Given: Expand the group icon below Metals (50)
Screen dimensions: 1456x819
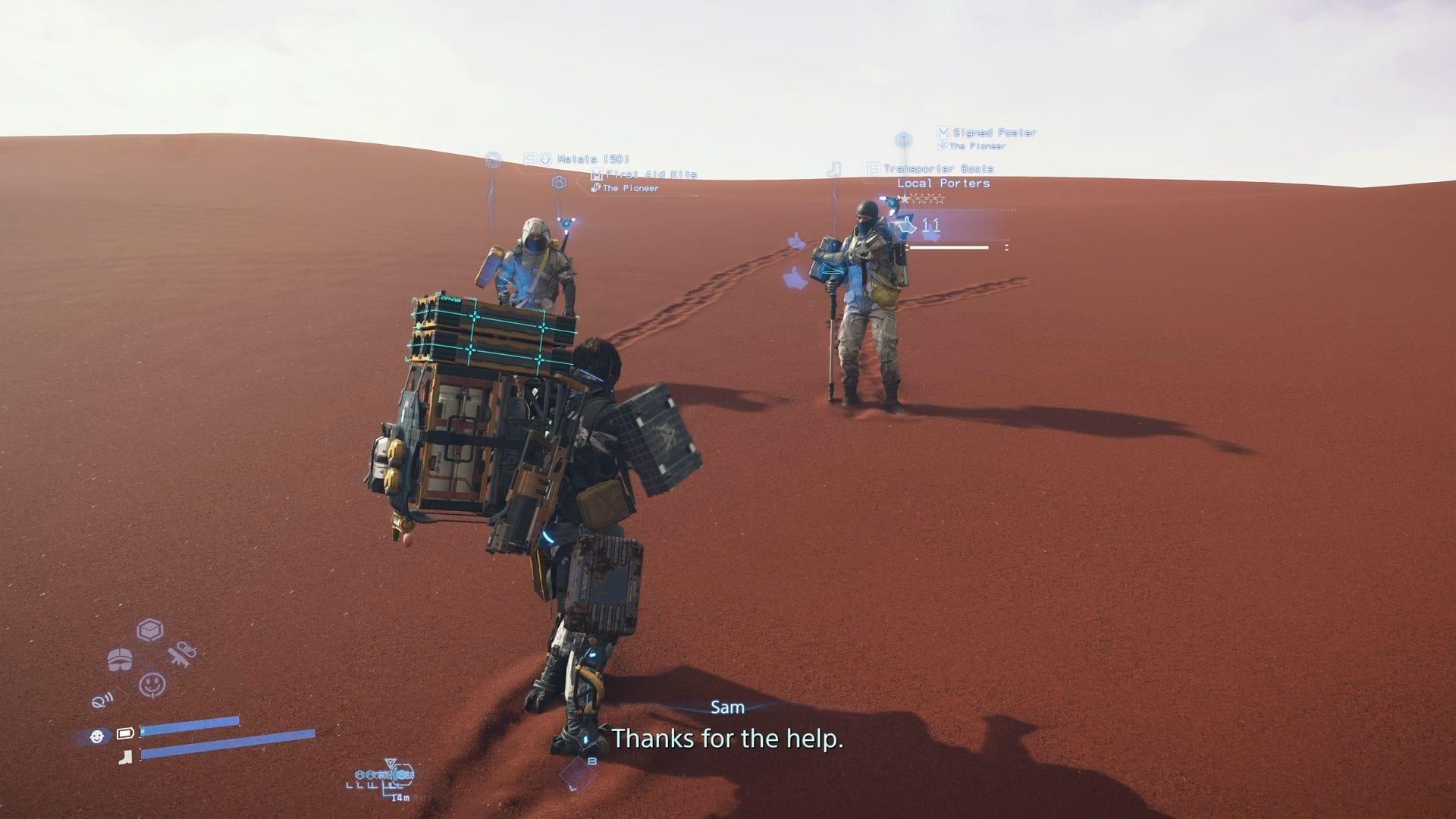Looking at the screenshot, I should tap(559, 183).
